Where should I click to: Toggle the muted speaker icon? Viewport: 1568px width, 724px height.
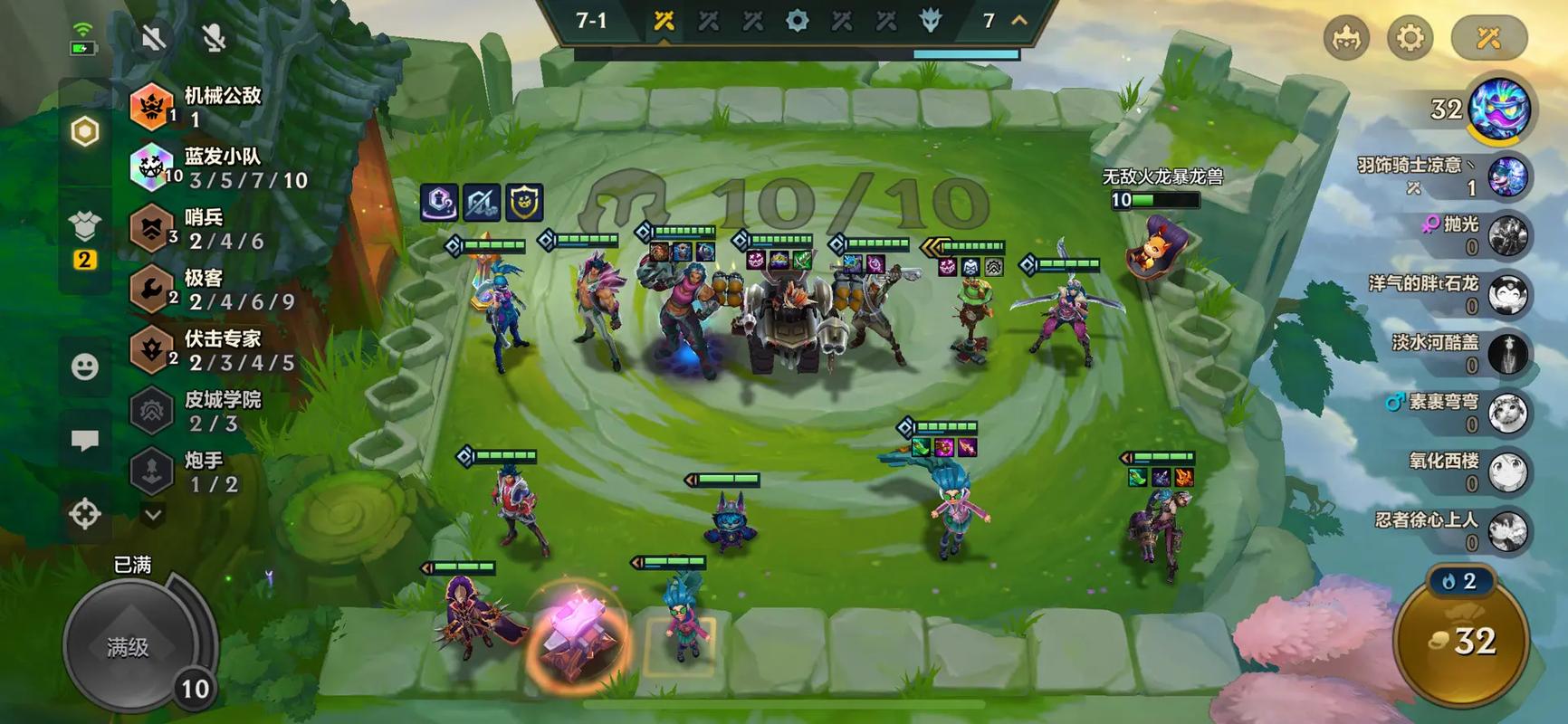154,38
